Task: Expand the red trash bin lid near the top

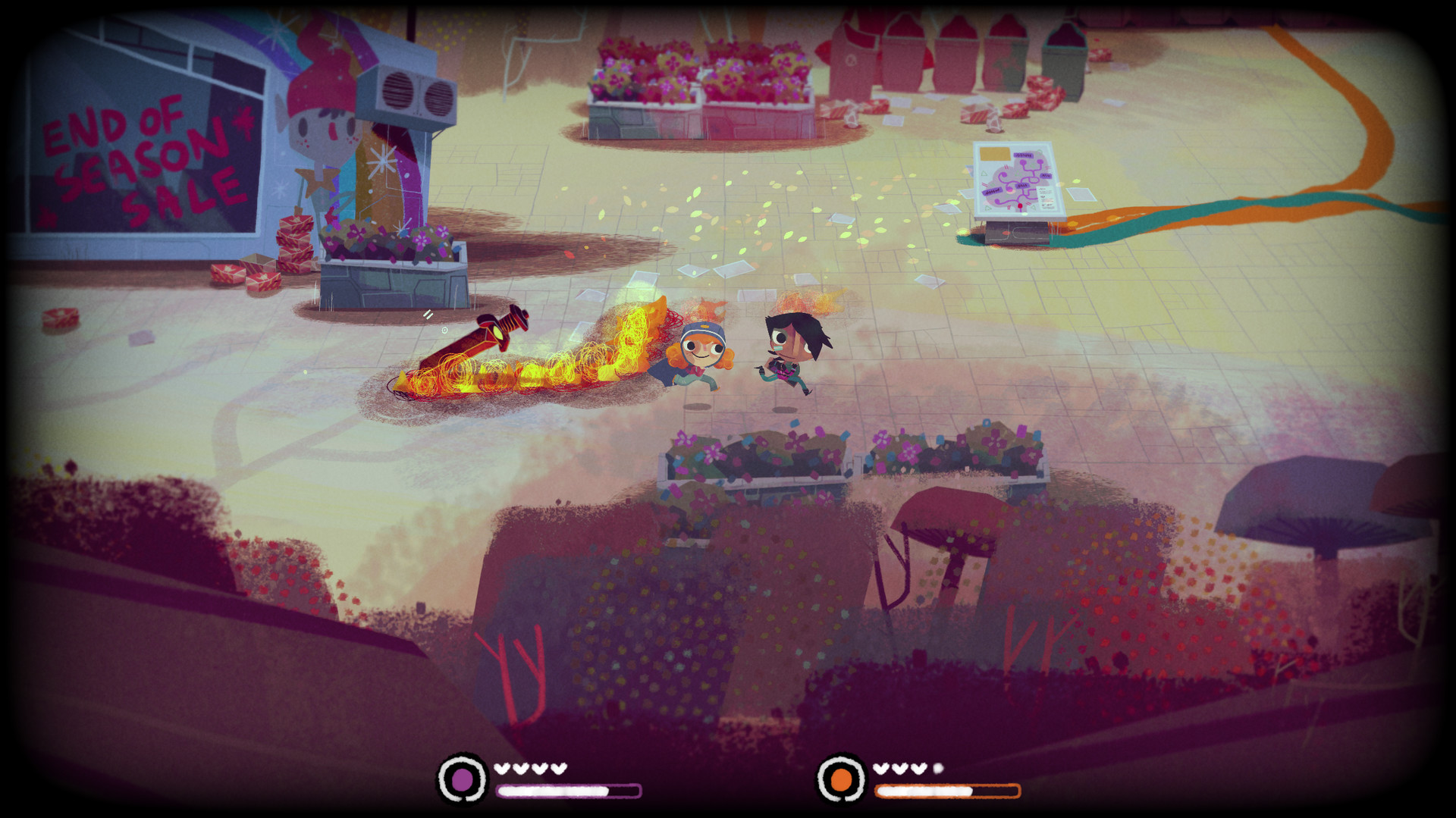Action: pyautogui.click(x=859, y=34)
